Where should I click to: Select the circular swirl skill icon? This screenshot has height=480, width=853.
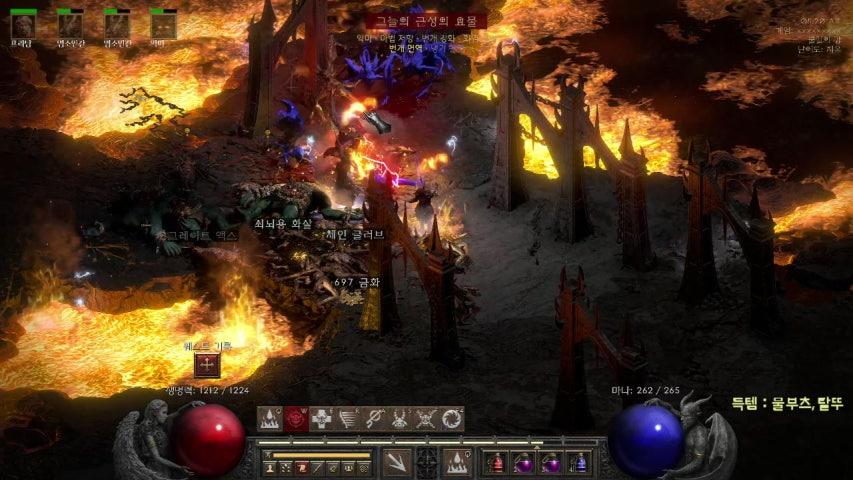[452, 420]
